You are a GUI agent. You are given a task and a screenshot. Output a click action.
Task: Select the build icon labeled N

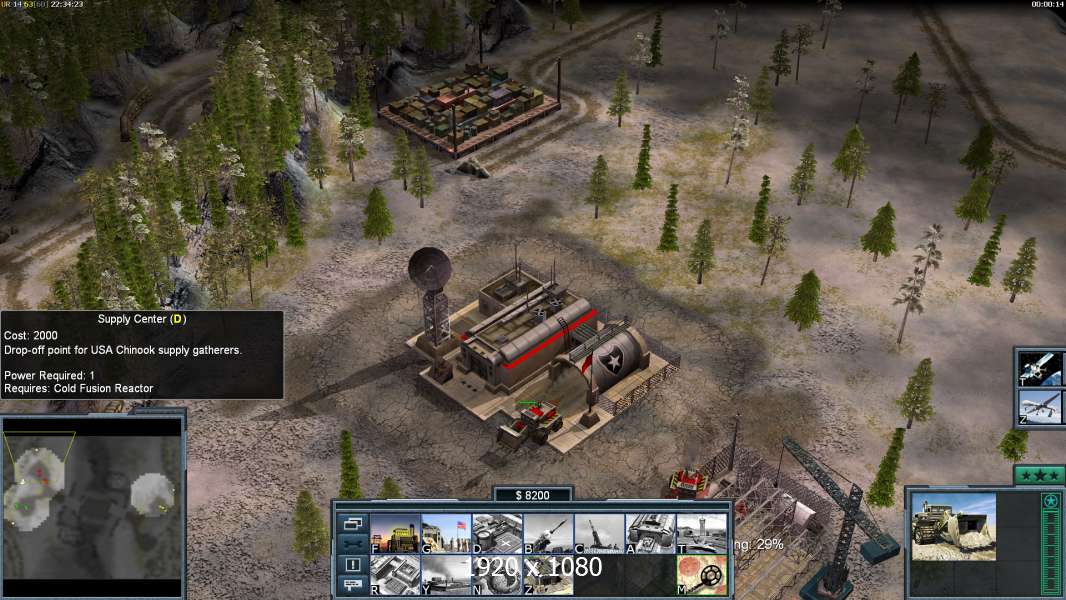[496, 575]
